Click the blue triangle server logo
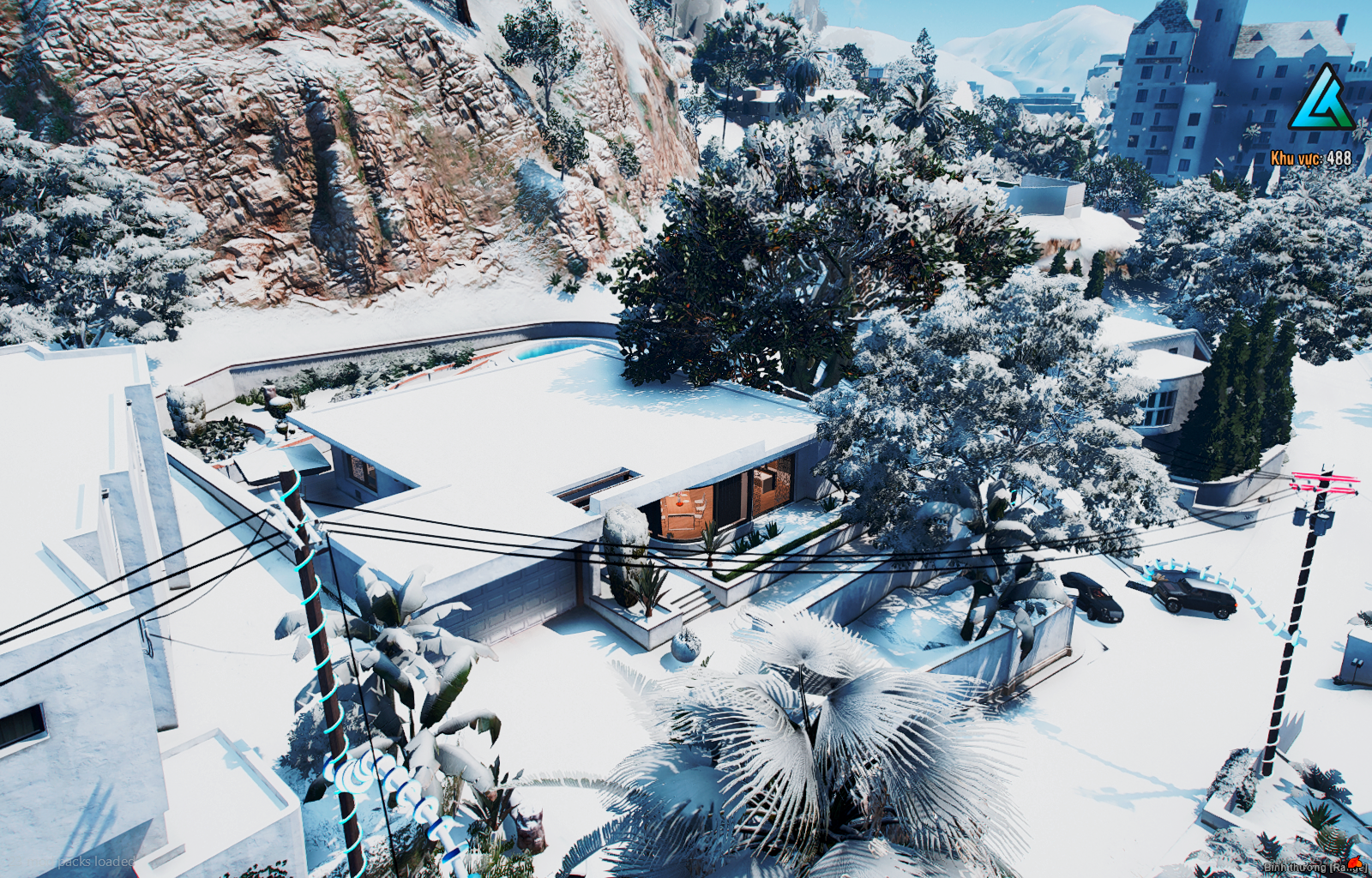This screenshot has width=1372, height=878. [x=1320, y=99]
